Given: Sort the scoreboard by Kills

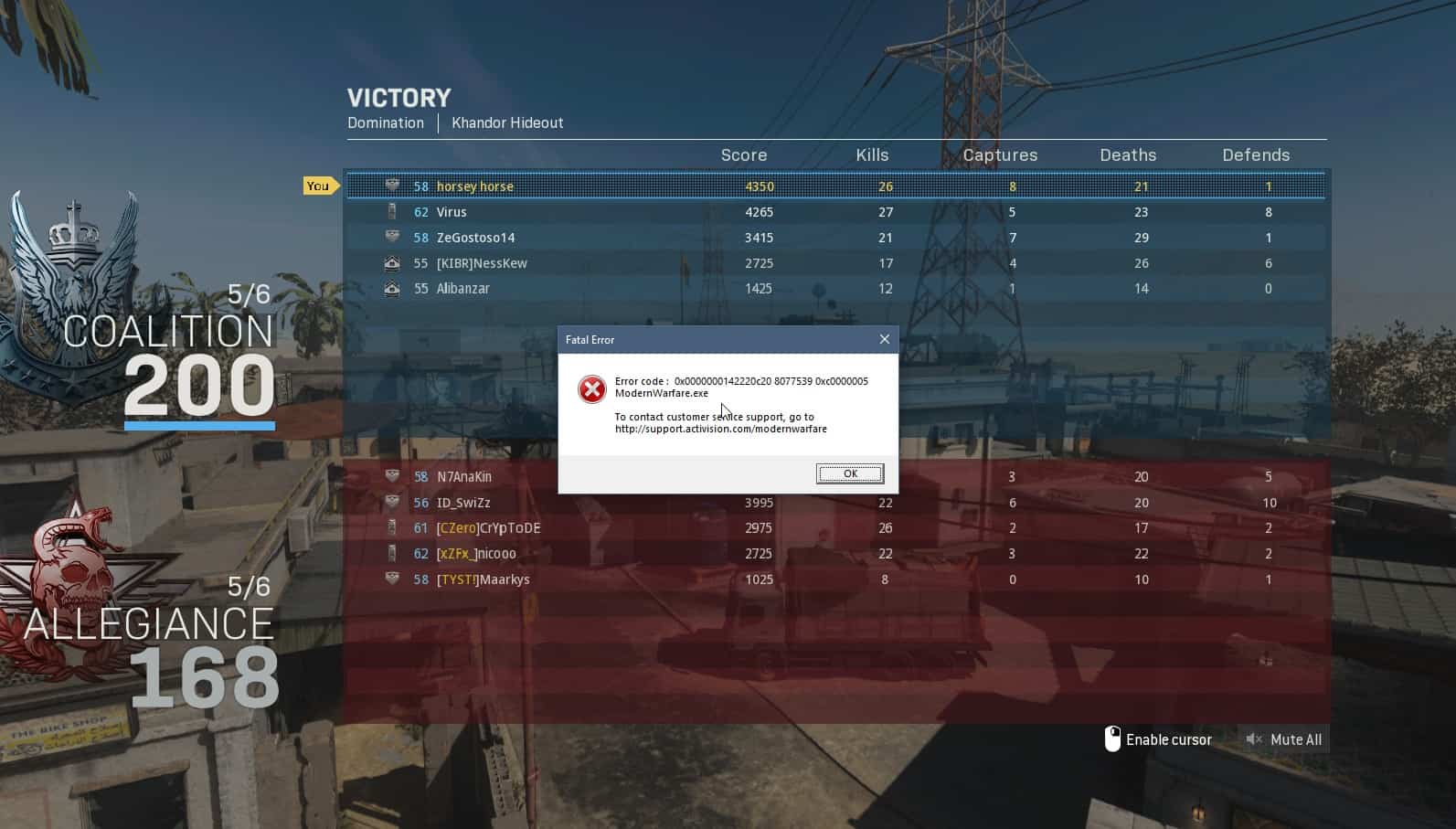Looking at the screenshot, I should [x=872, y=154].
